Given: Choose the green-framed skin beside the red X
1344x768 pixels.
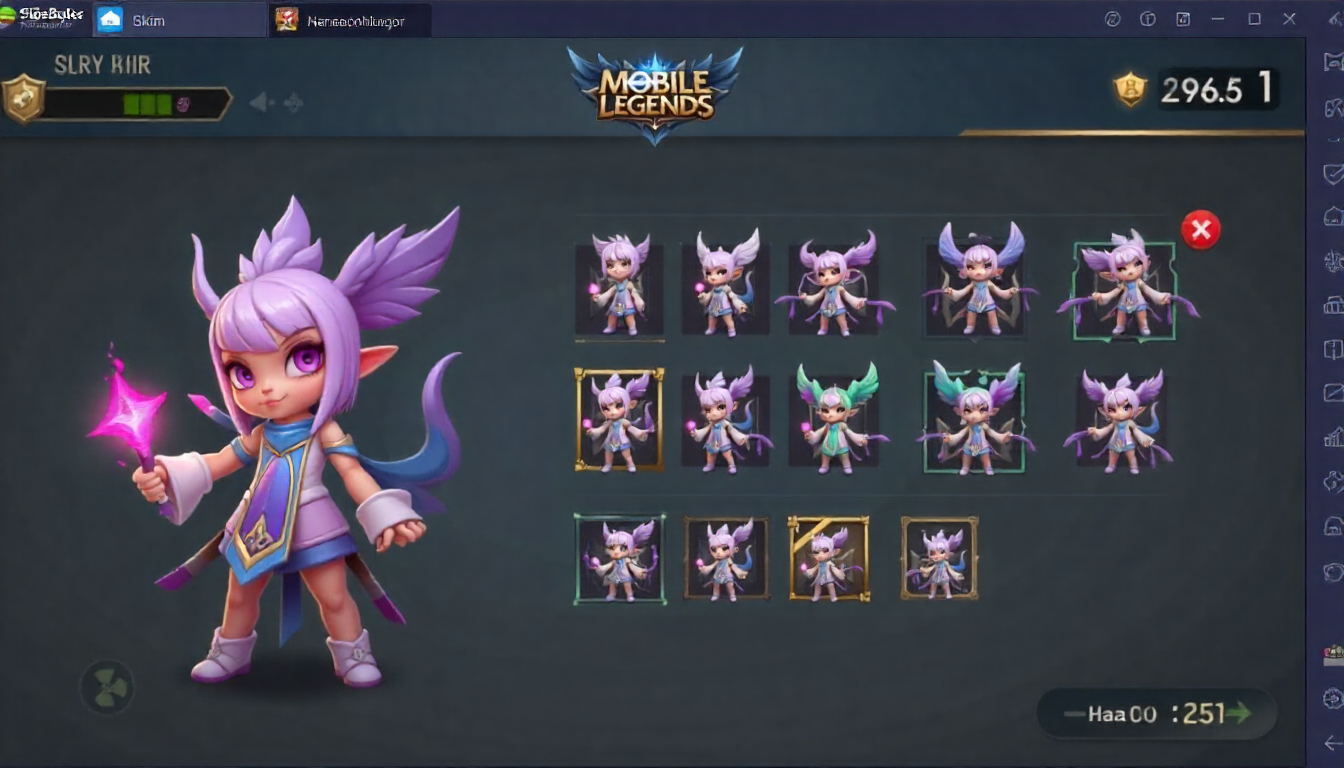Looking at the screenshot, I should [x=1124, y=290].
